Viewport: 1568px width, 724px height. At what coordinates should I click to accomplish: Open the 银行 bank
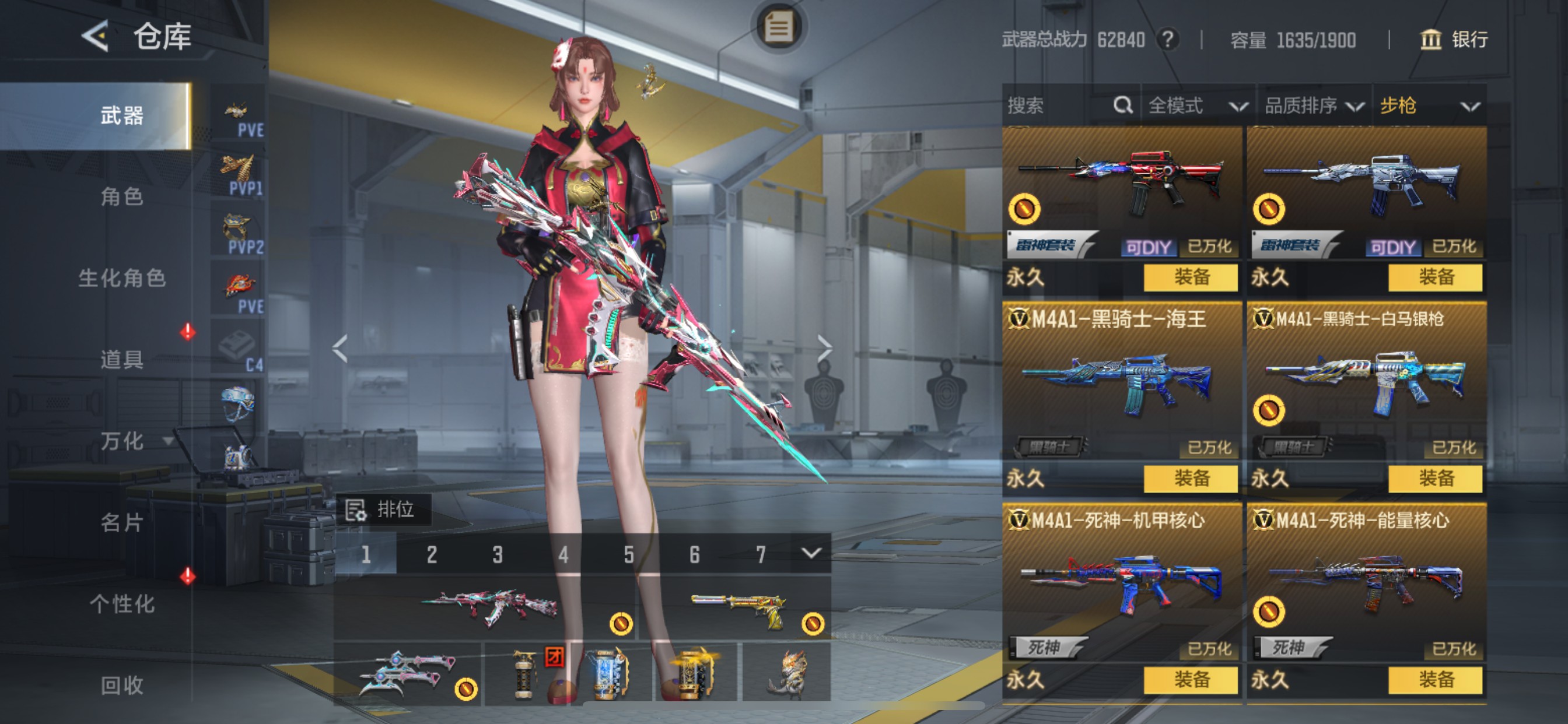pos(1454,40)
